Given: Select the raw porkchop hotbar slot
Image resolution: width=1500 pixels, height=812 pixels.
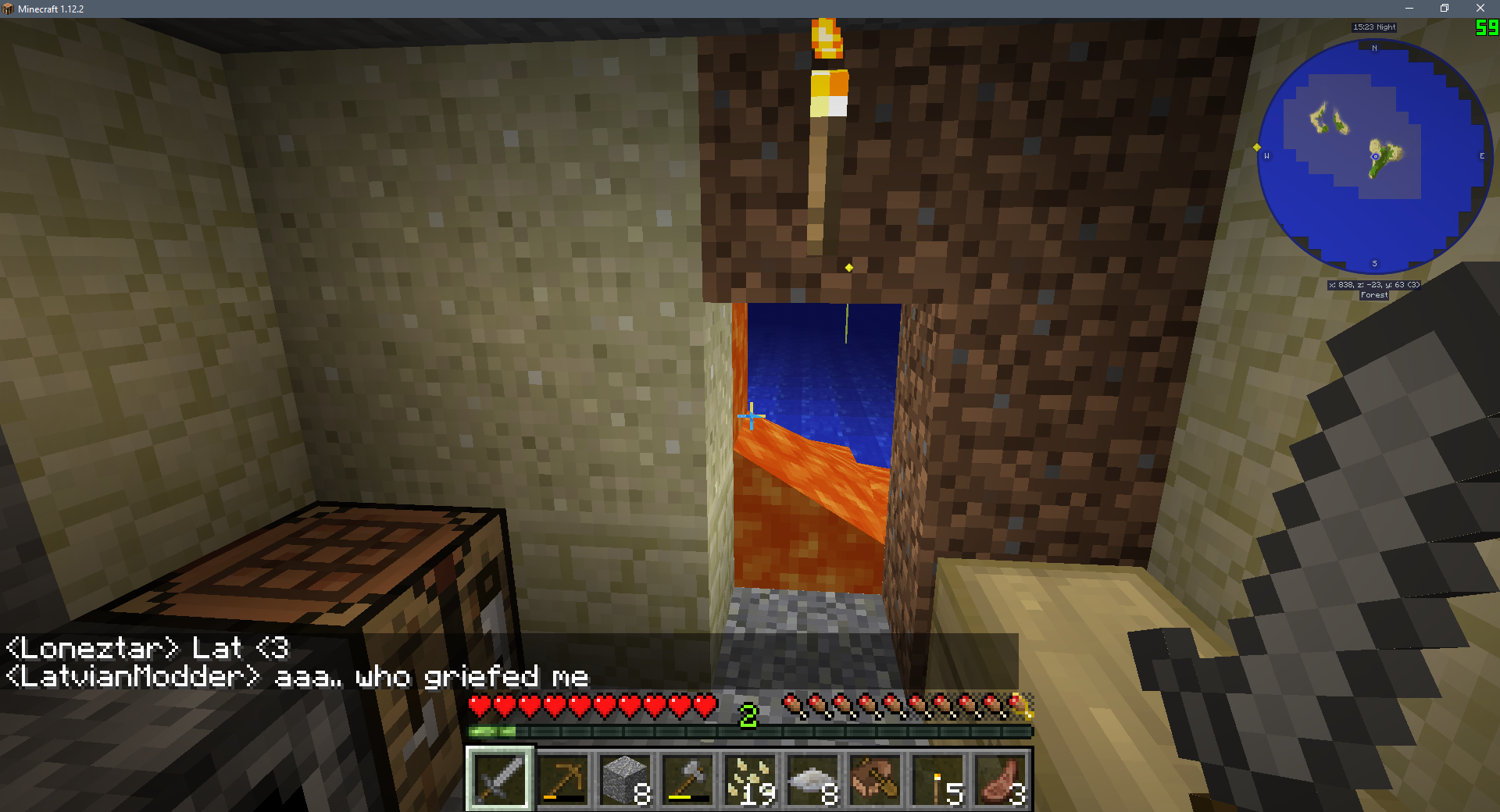Looking at the screenshot, I should (x=1000, y=778).
